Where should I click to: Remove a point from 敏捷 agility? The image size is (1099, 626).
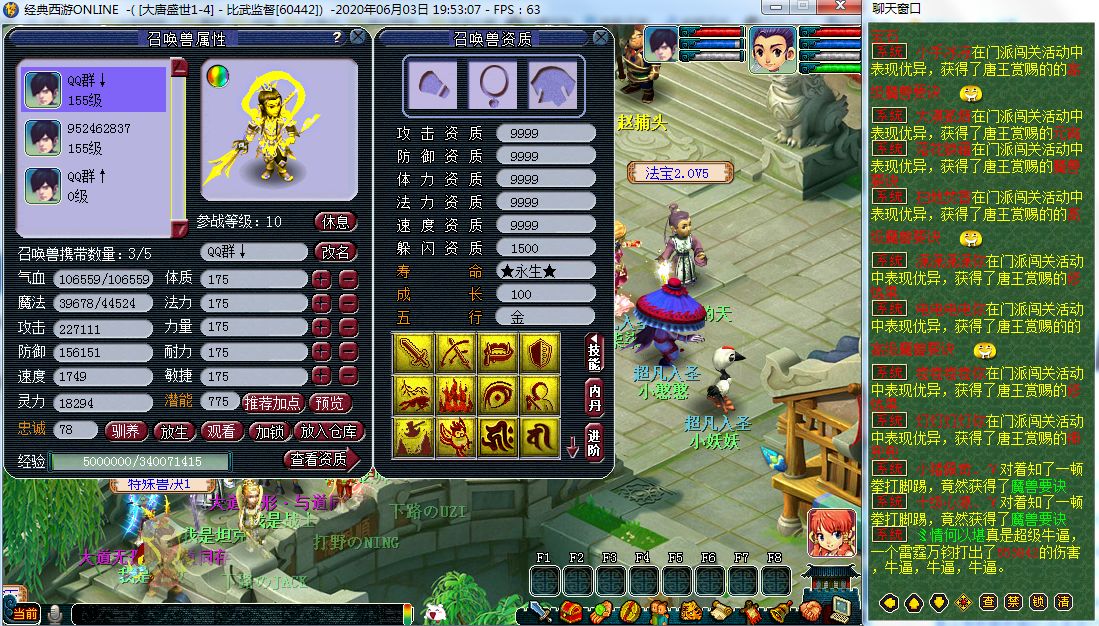348,376
